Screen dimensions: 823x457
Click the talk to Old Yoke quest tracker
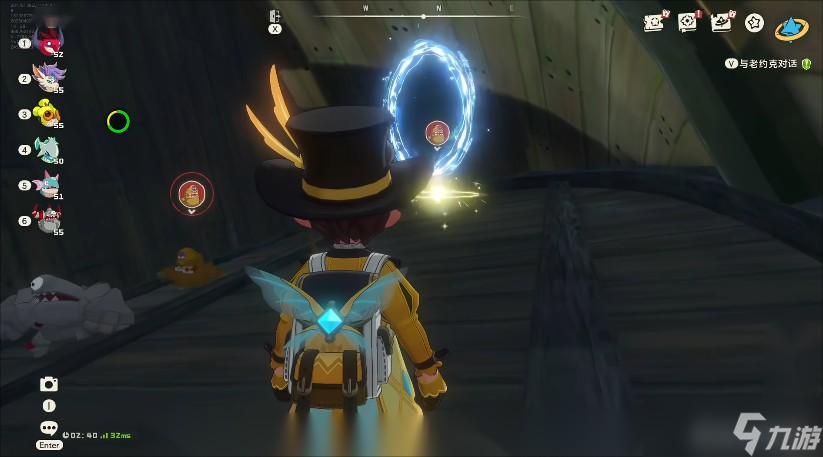(768, 63)
